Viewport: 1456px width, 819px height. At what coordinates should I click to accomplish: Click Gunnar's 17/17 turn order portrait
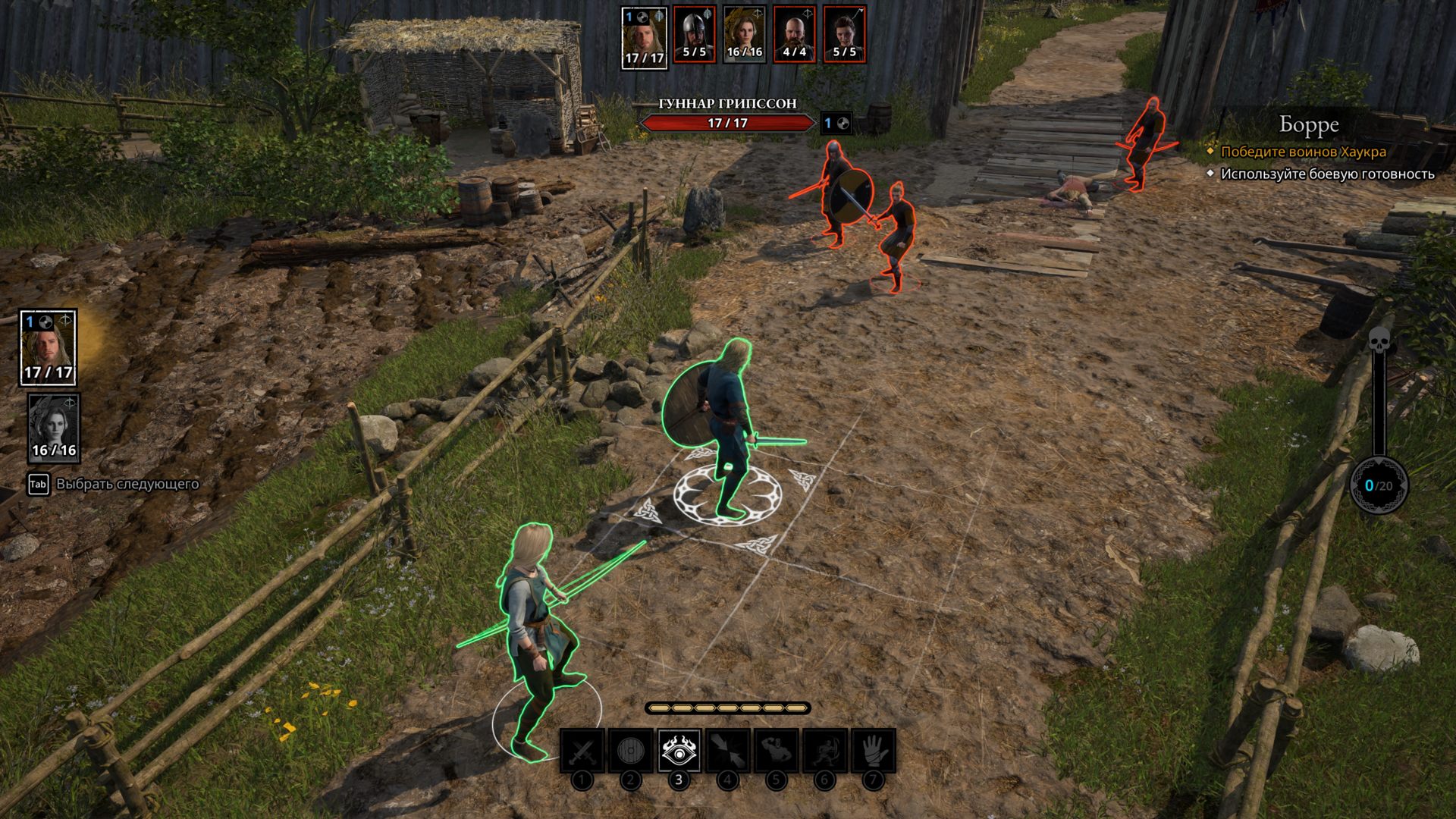click(x=644, y=37)
